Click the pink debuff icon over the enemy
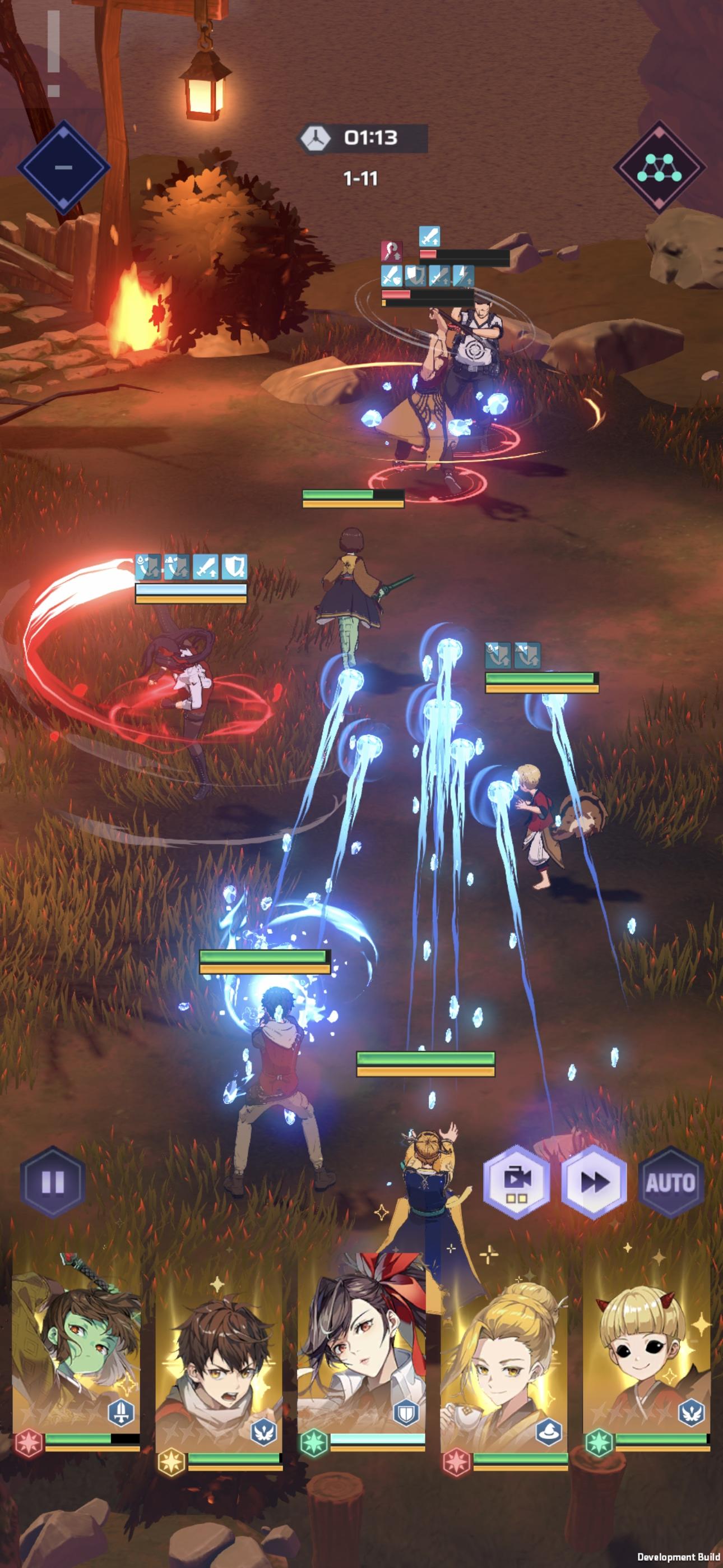Viewport: 723px width, 1568px height. coord(391,251)
